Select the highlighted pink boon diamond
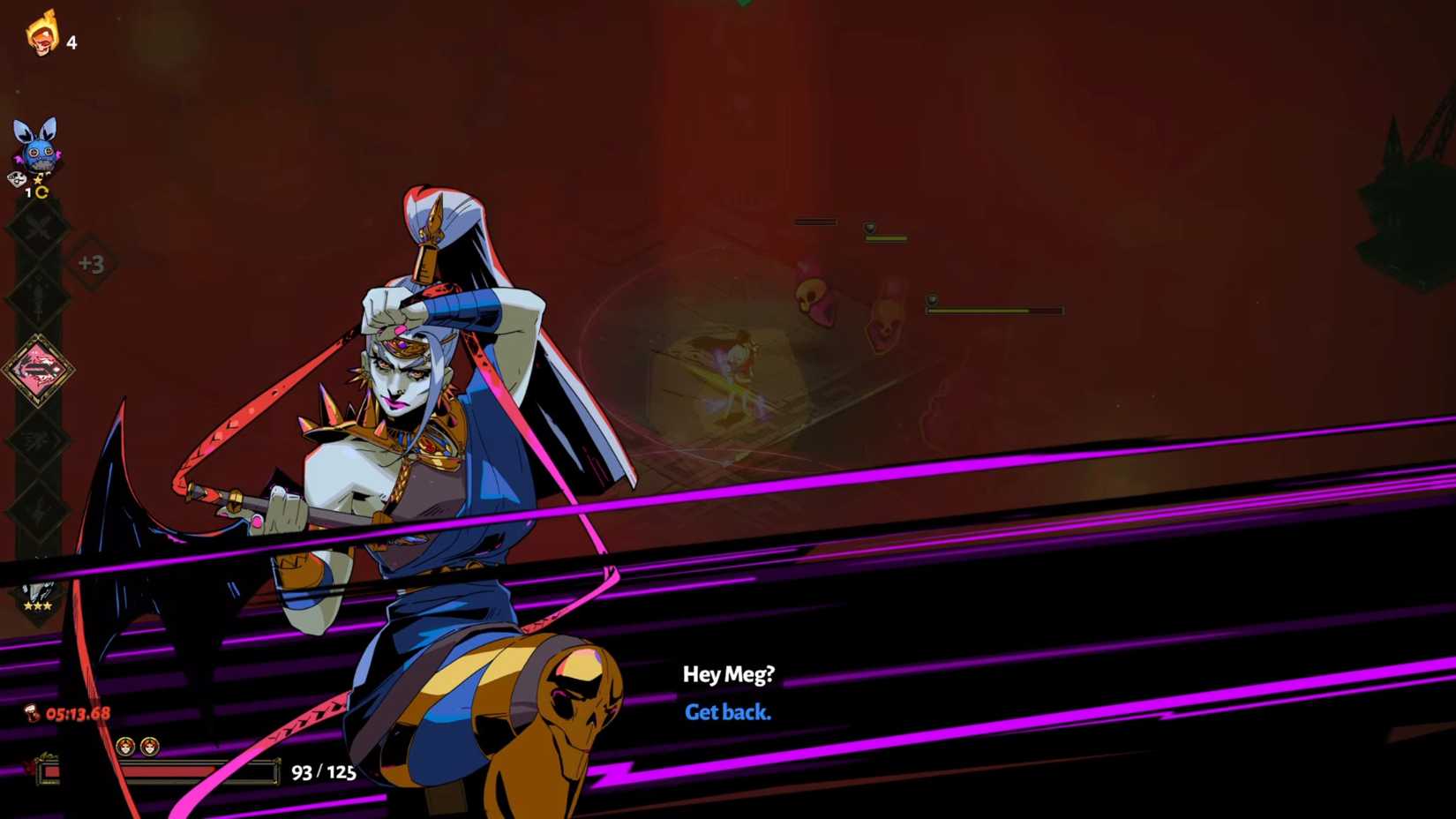Image resolution: width=1456 pixels, height=819 pixels. (x=38, y=369)
